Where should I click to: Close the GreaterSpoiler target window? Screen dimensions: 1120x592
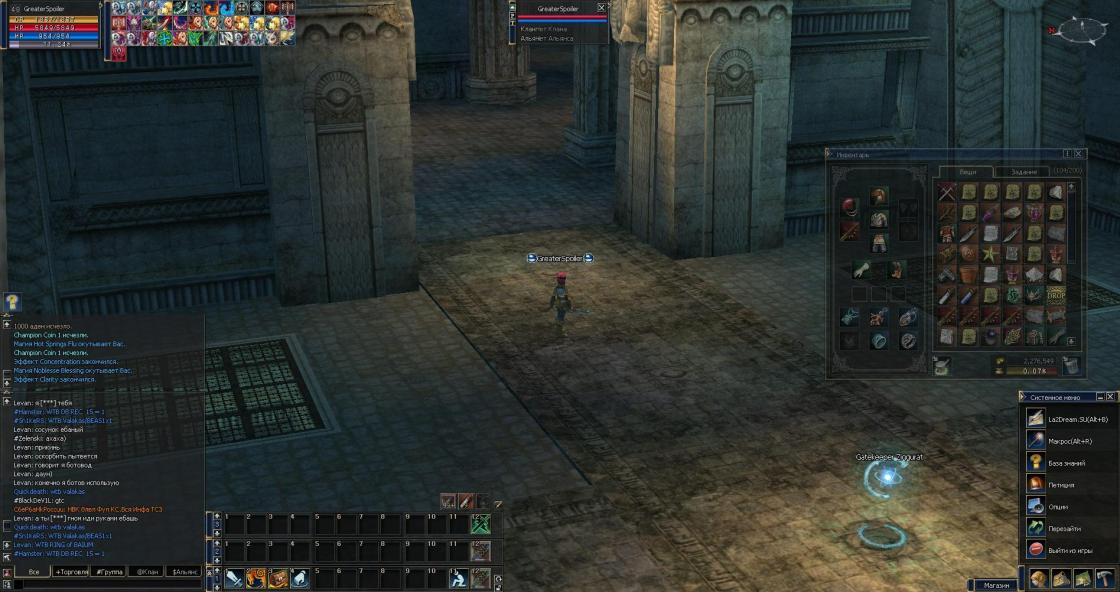(601, 7)
